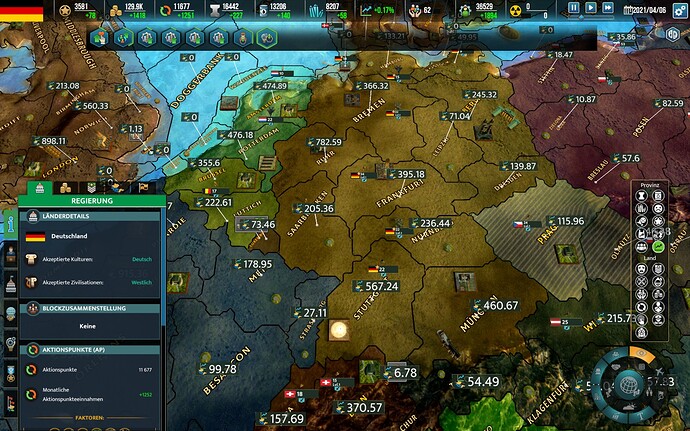This screenshot has height=431, width=690.
Task: Click the first blue hexagon shortcut icon
Action: point(99,38)
